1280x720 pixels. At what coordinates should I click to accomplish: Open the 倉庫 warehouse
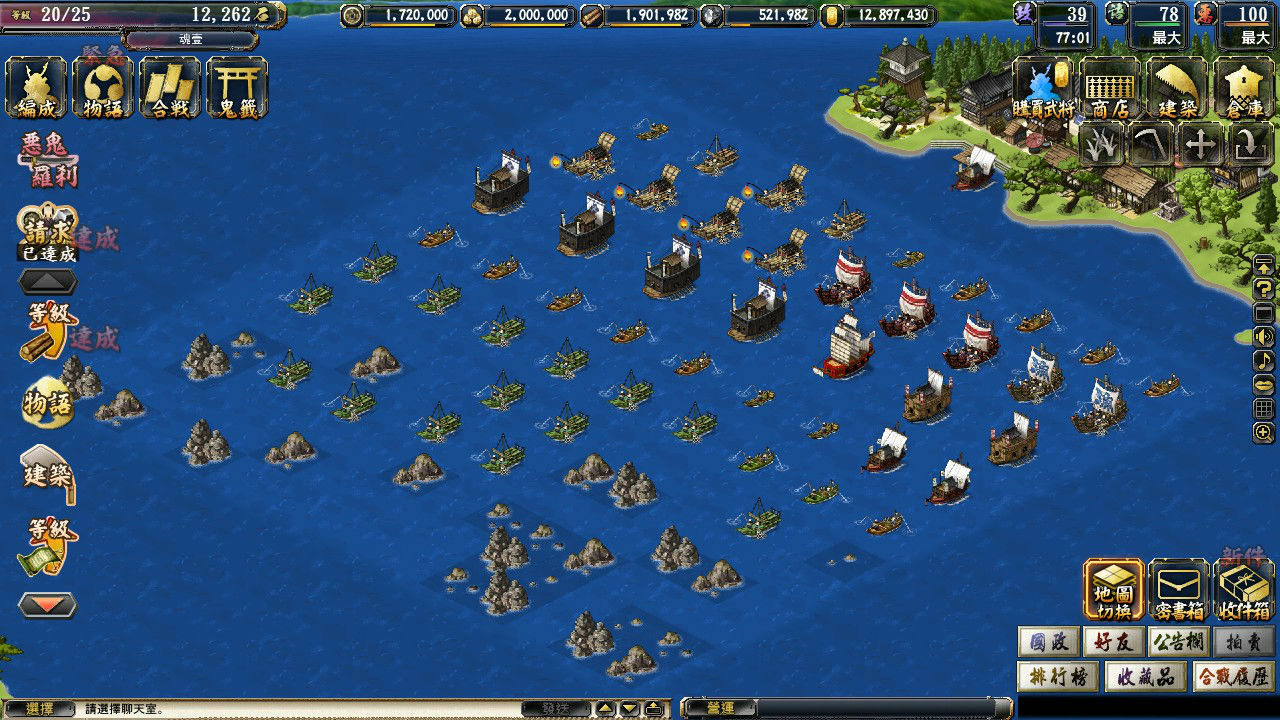pos(1244,88)
